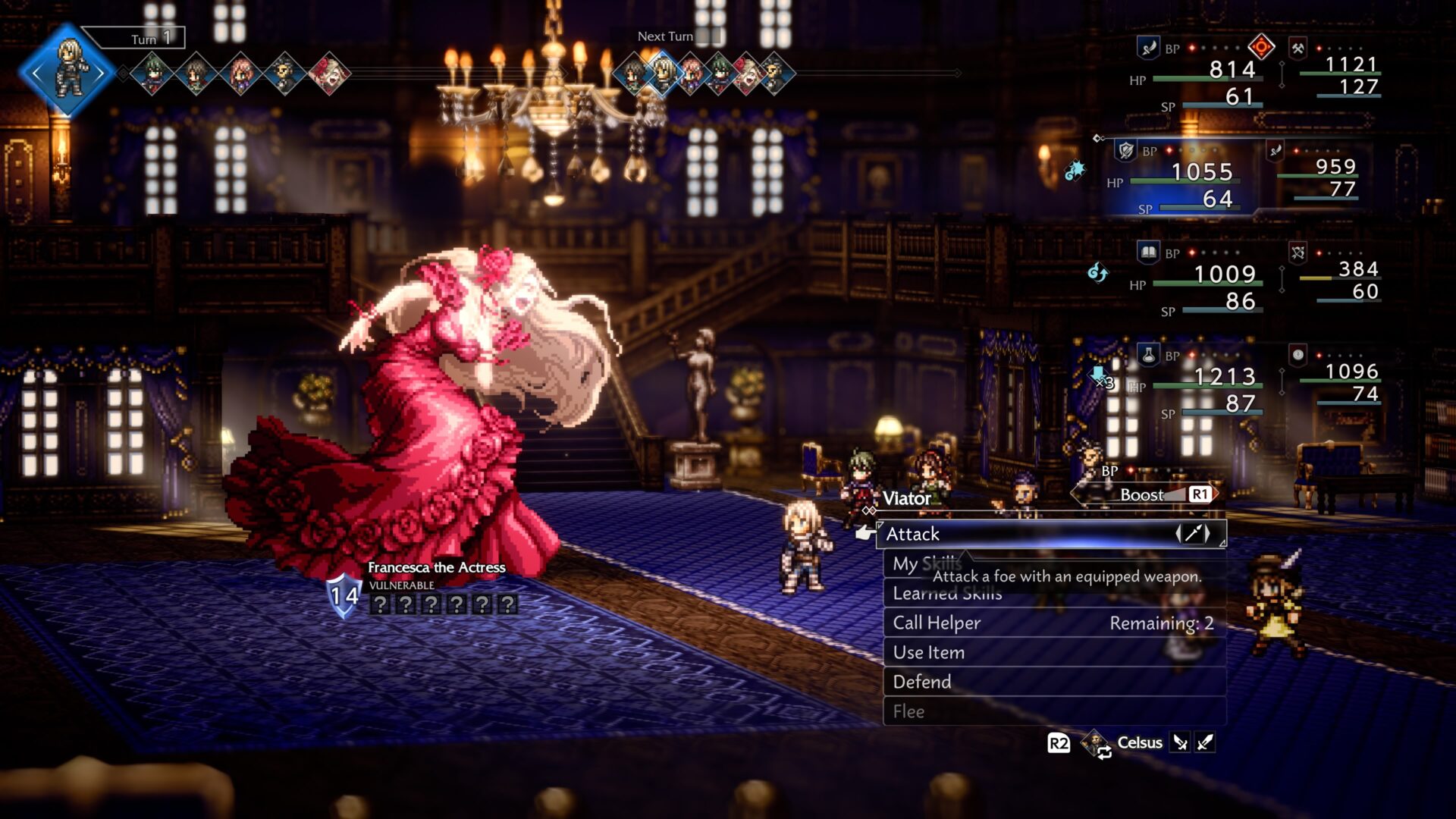Viewport: 1456px width, 819px height.
Task: Click the large current-turn character portrait
Action: (x=68, y=72)
